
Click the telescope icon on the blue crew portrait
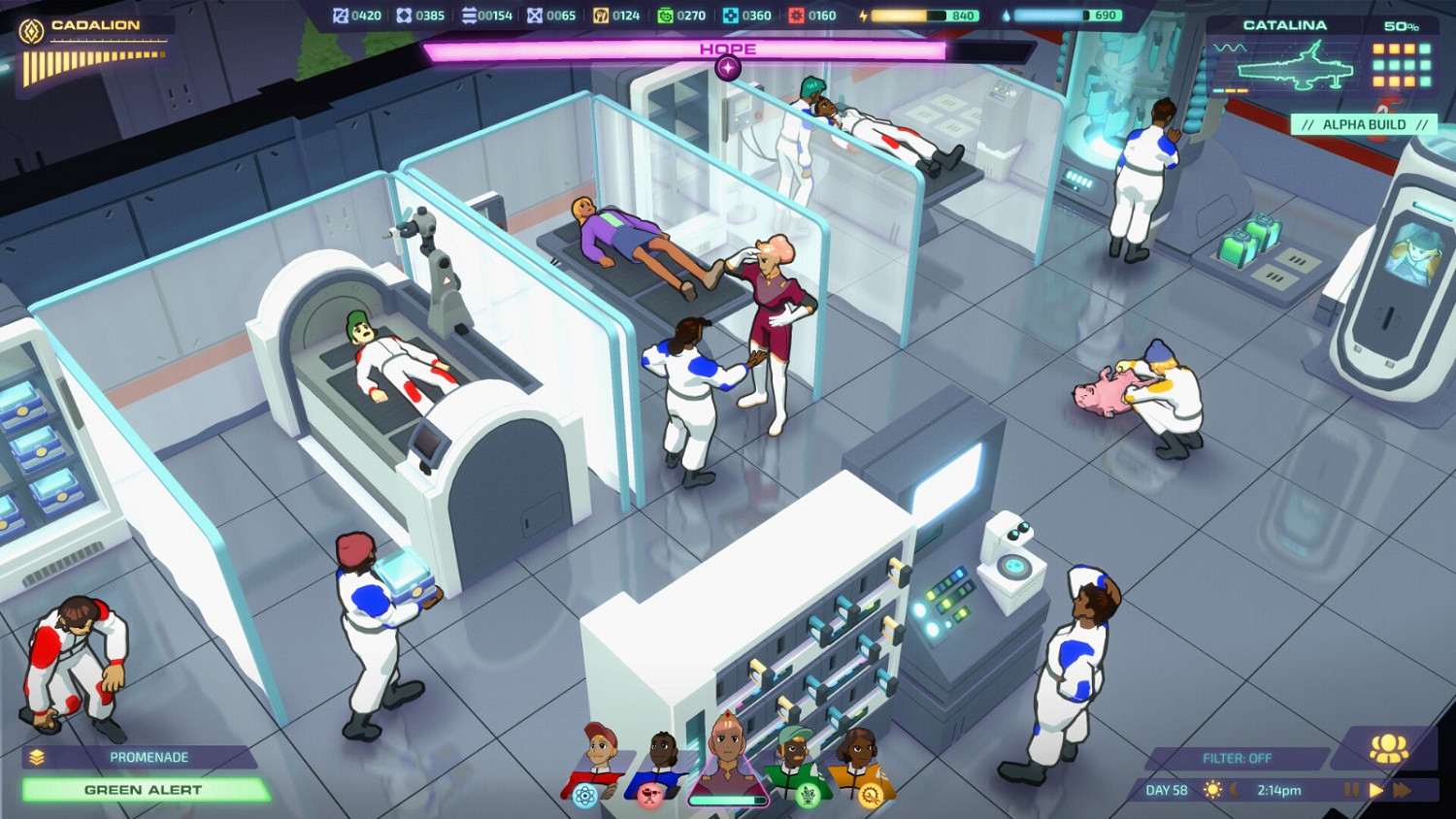(x=651, y=798)
